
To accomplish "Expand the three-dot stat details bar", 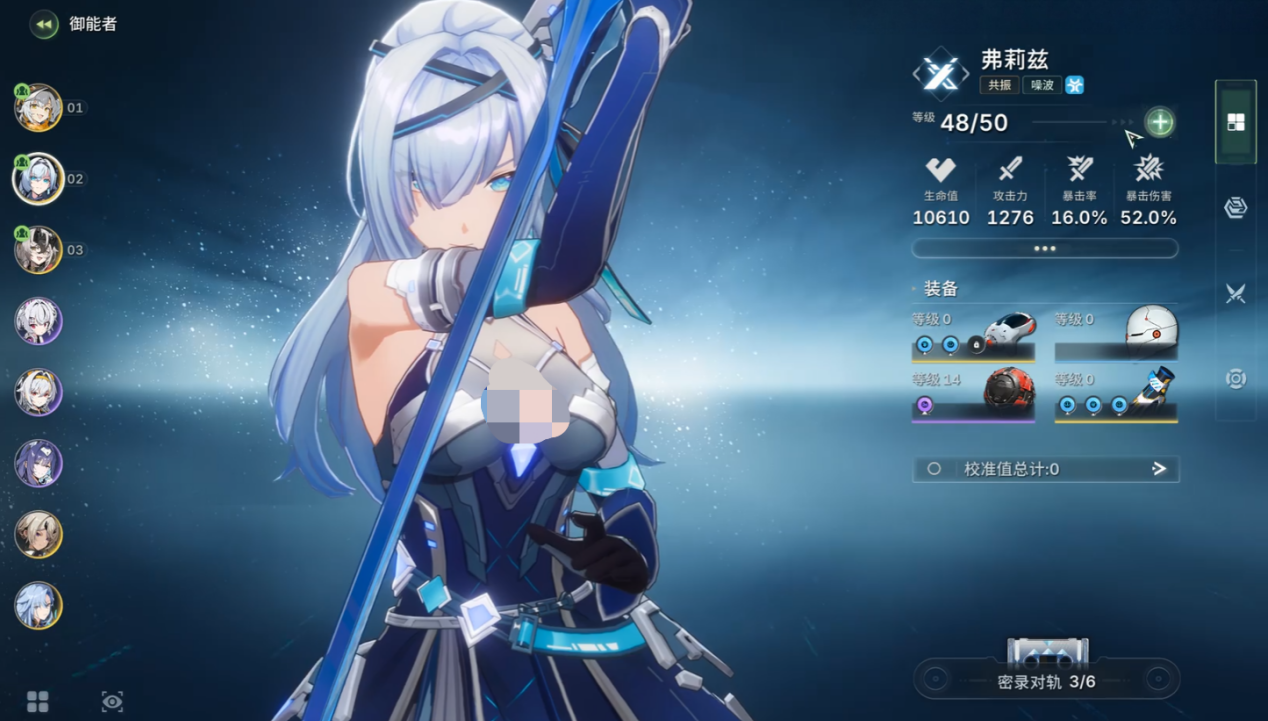I will [x=1045, y=248].
